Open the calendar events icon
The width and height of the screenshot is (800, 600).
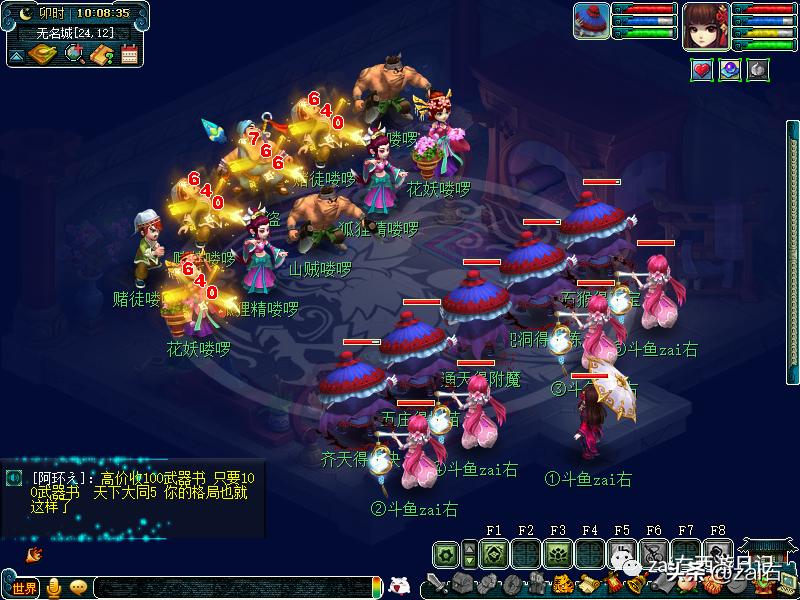tap(129, 54)
